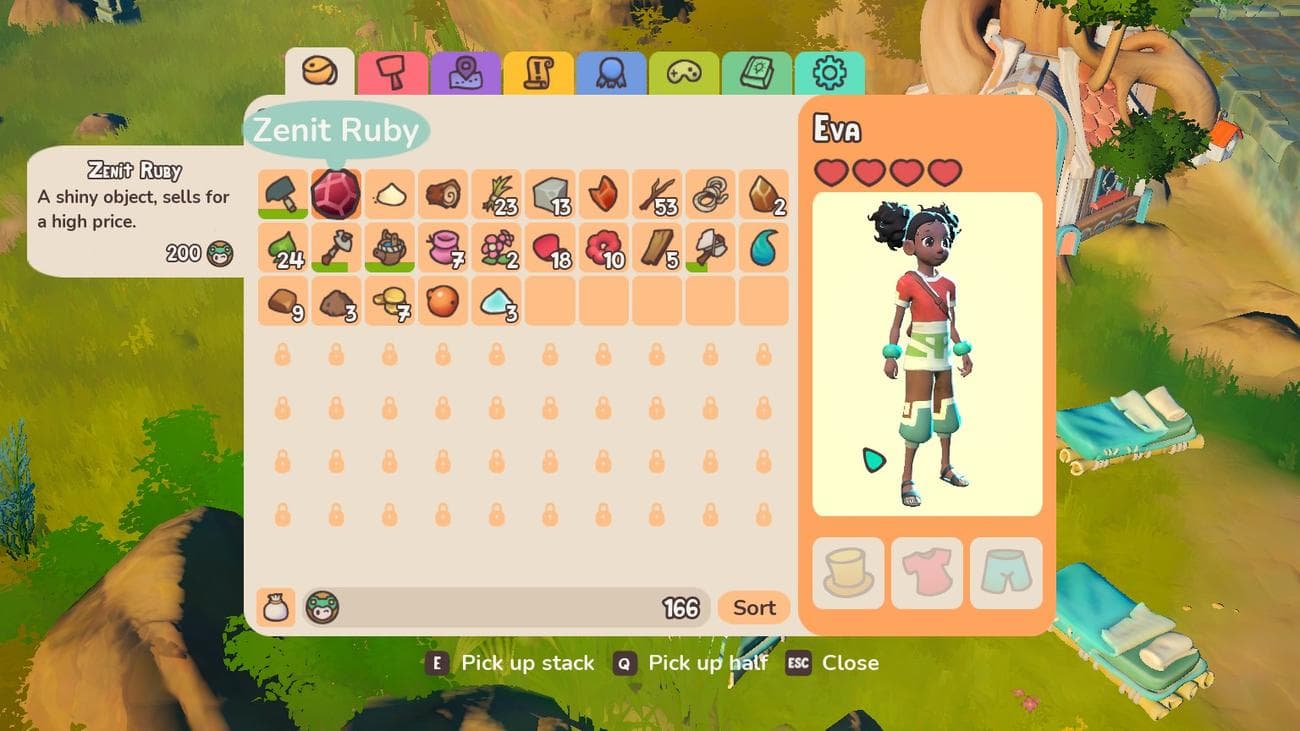The height and width of the screenshot is (731, 1300).
Task: Click the shirt equipment slot
Action: point(927,573)
